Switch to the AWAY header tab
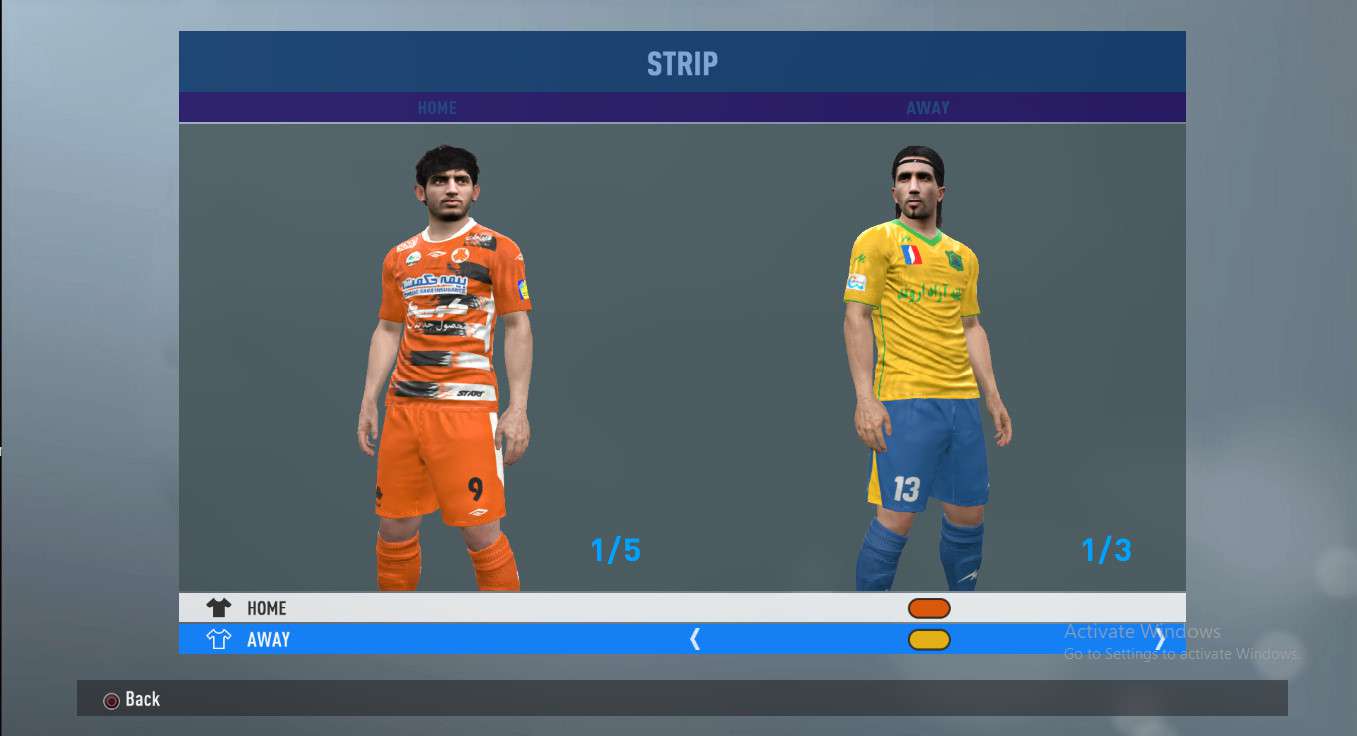The image size is (1357, 736). (x=928, y=108)
